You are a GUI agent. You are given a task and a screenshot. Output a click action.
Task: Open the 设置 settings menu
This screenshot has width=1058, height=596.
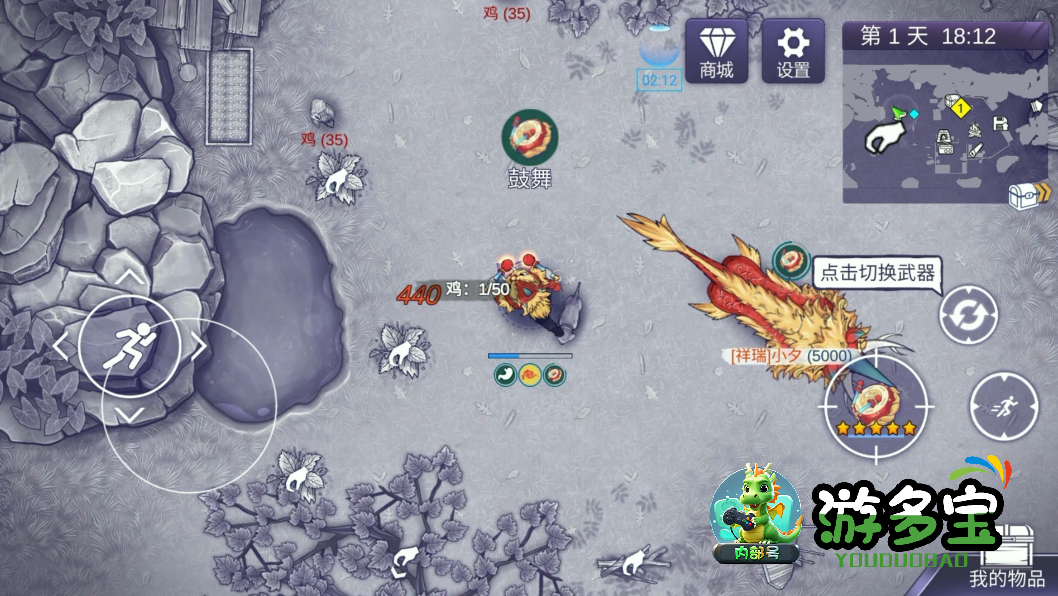793,50
